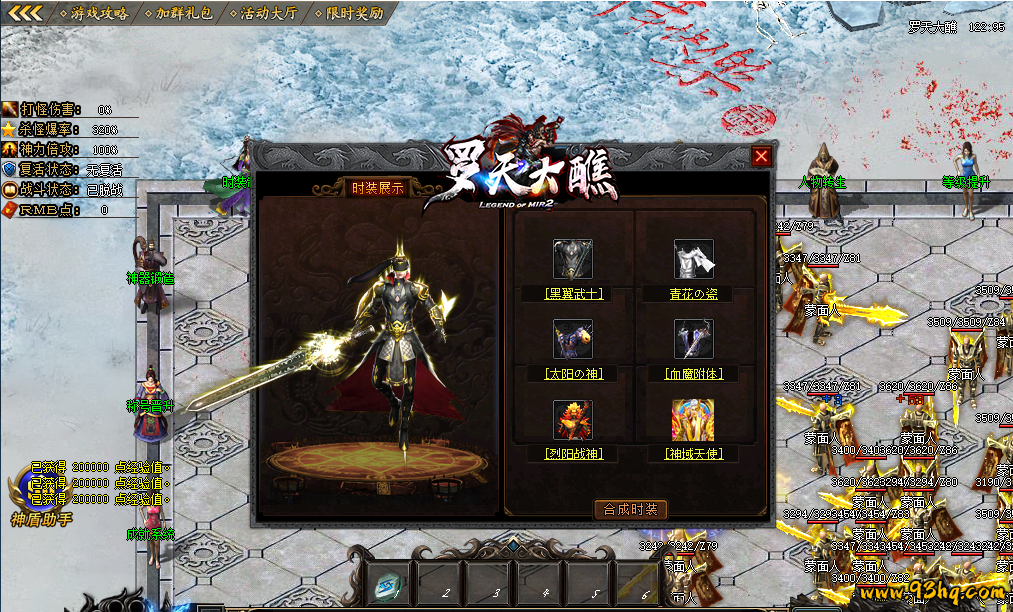Collapse the top menu with triple-arrow button

click(26, 14)
